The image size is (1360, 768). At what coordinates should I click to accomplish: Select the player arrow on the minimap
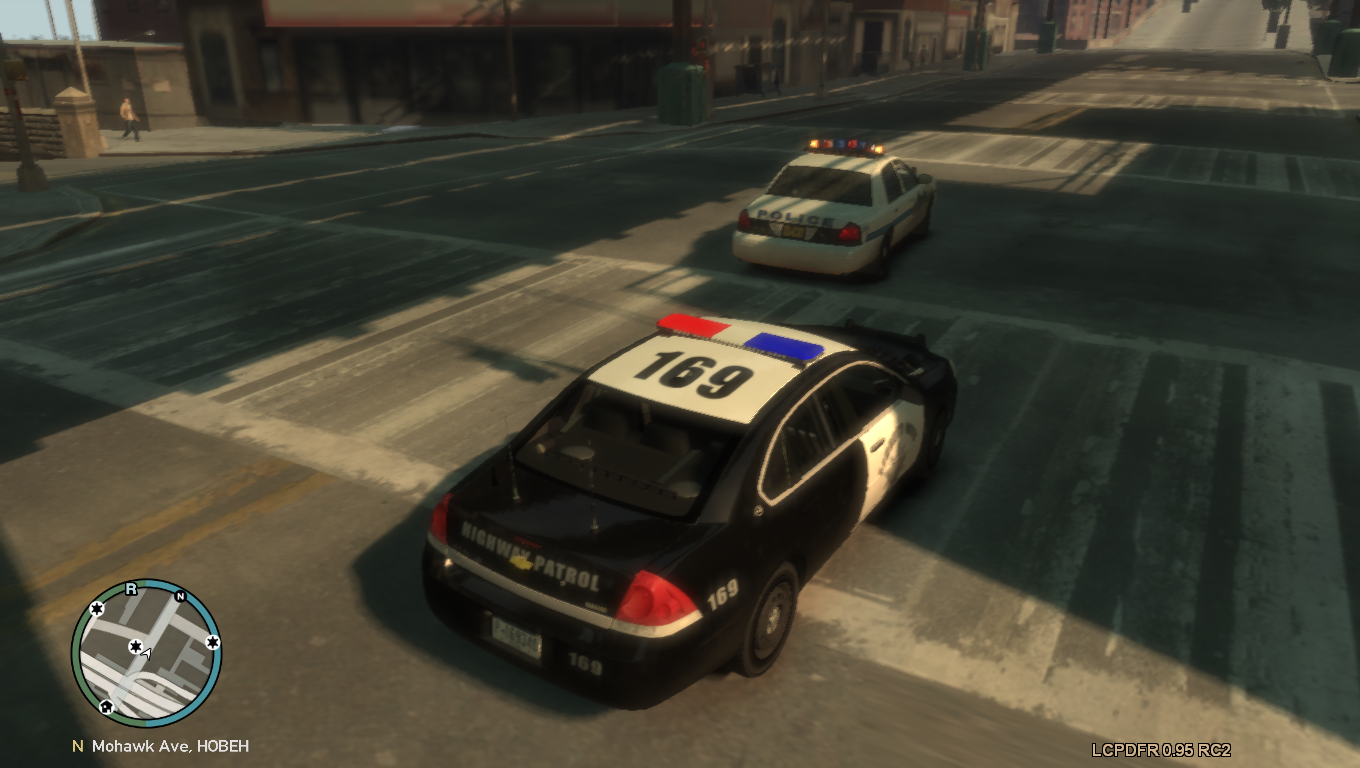pos(146,654)
